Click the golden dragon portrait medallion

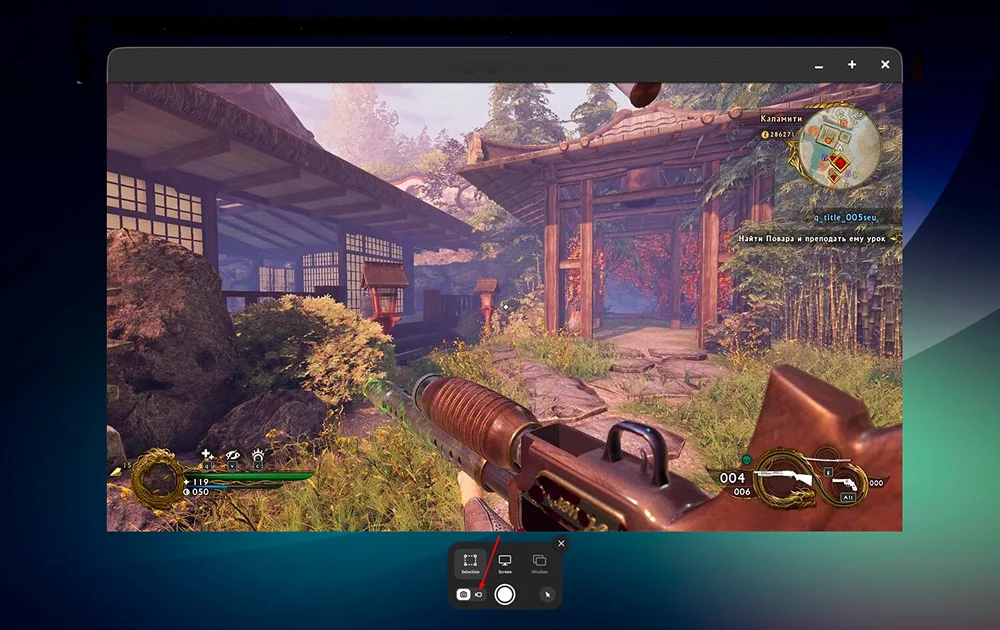[157, 477]
